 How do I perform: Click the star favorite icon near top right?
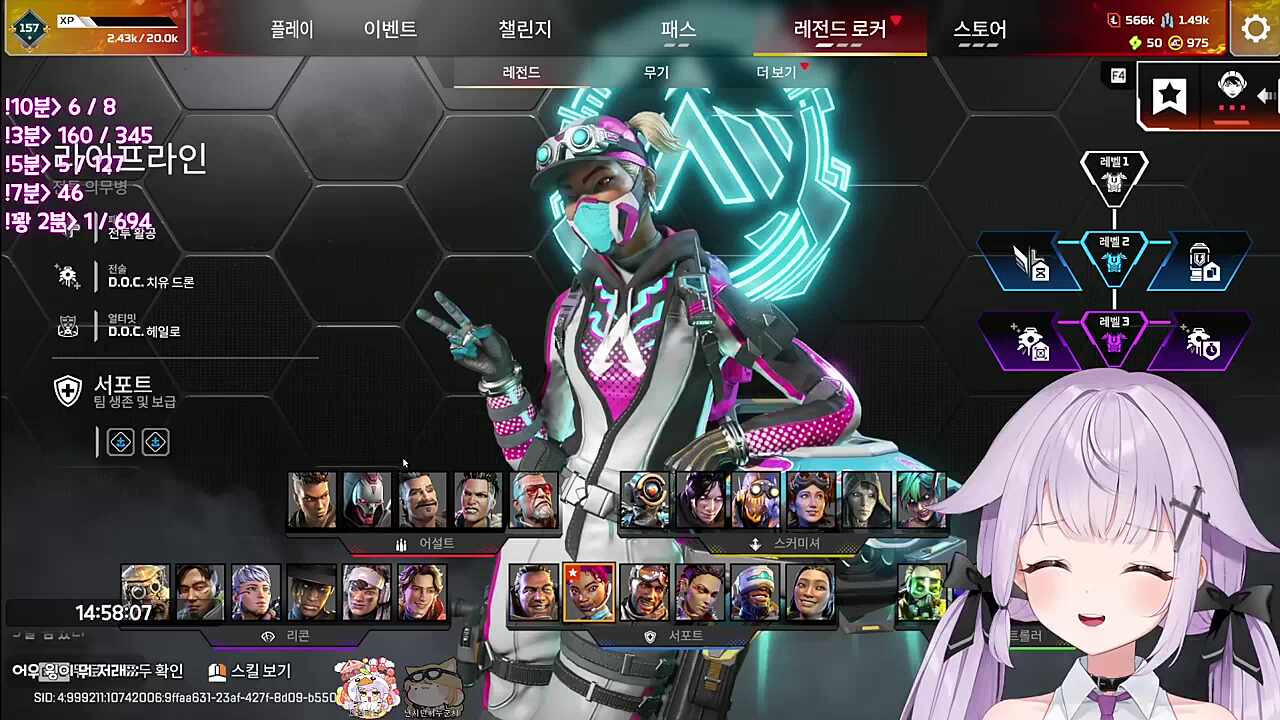(1168, 95)
